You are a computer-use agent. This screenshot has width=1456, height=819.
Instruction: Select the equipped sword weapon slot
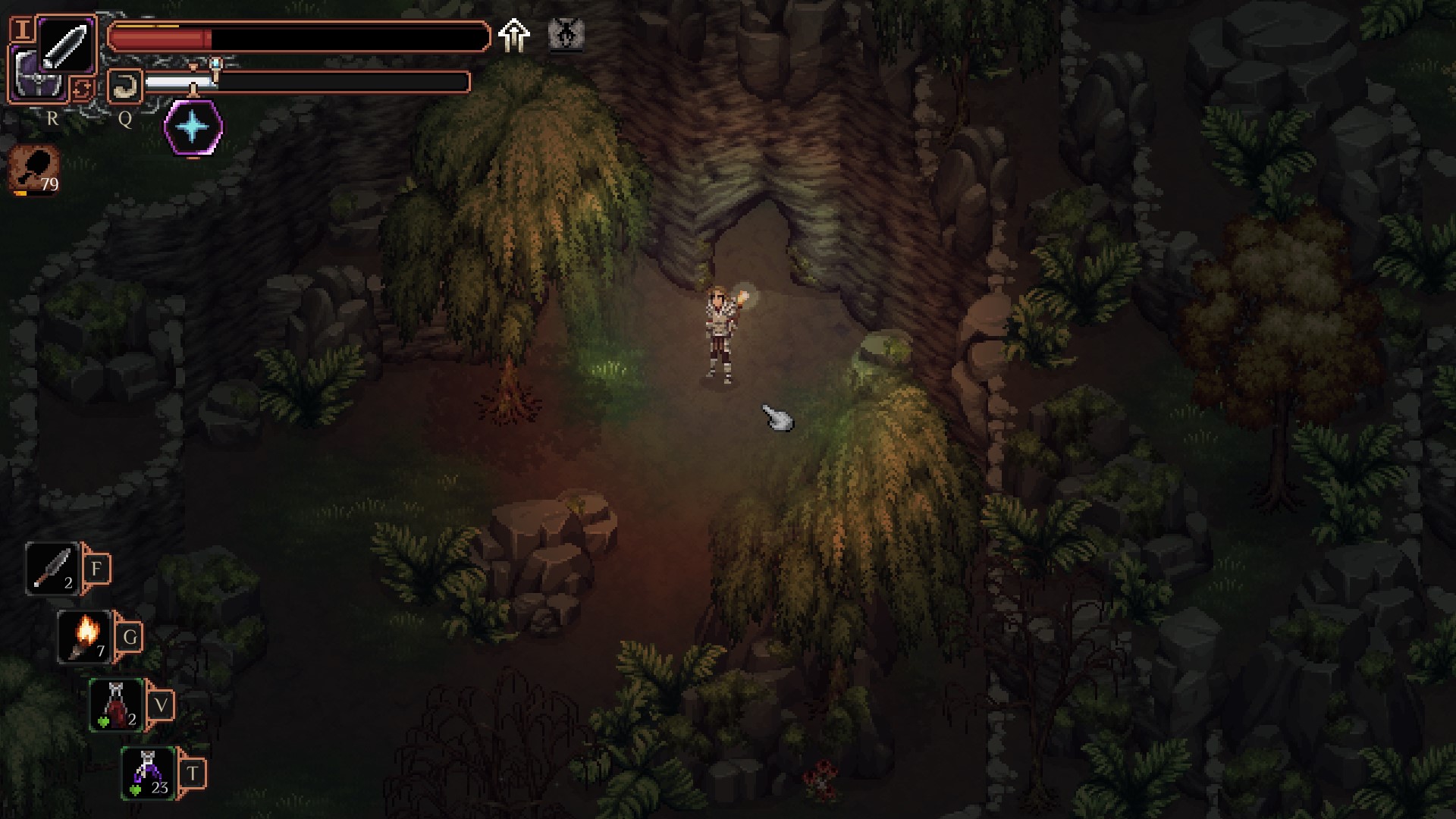(x=66, y=45)
